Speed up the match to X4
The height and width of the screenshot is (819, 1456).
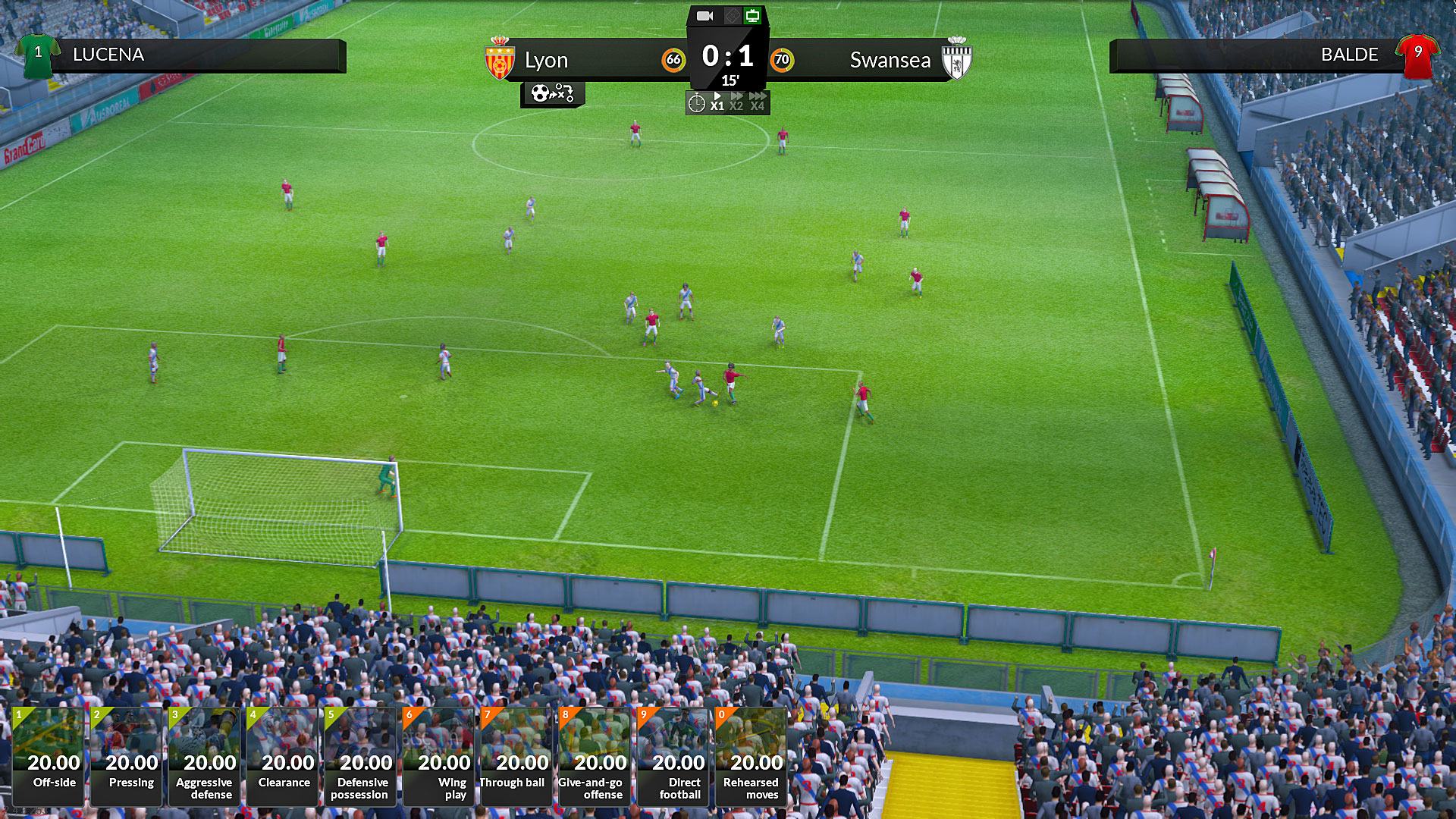pos(757,102)
